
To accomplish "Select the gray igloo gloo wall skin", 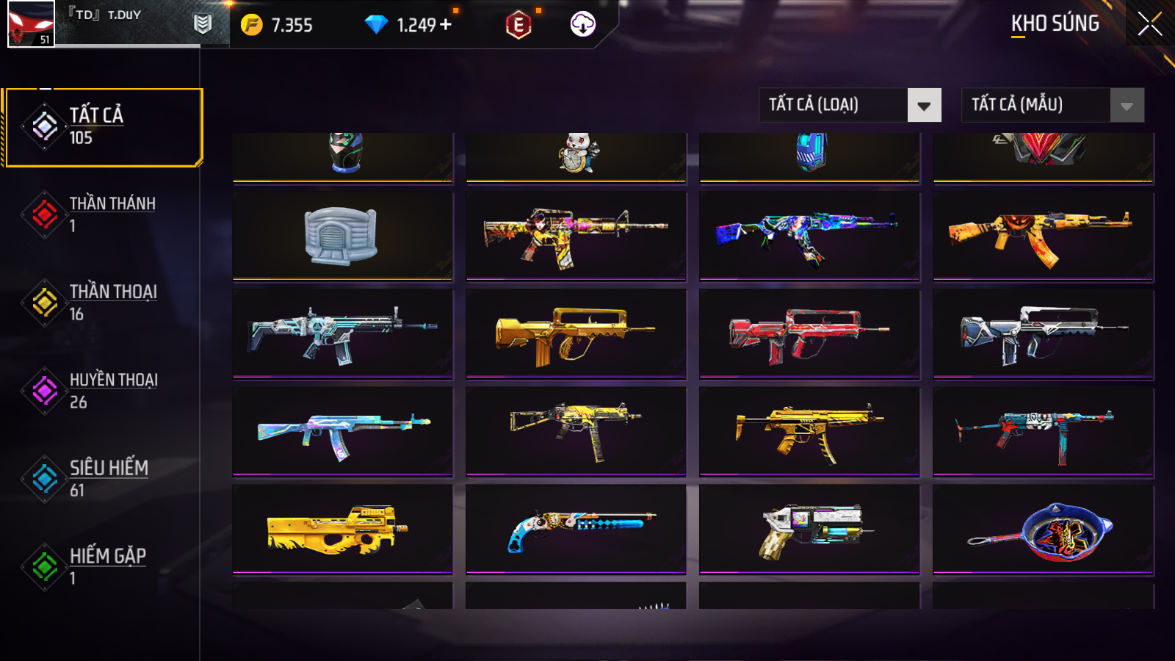I will [343, 235].
